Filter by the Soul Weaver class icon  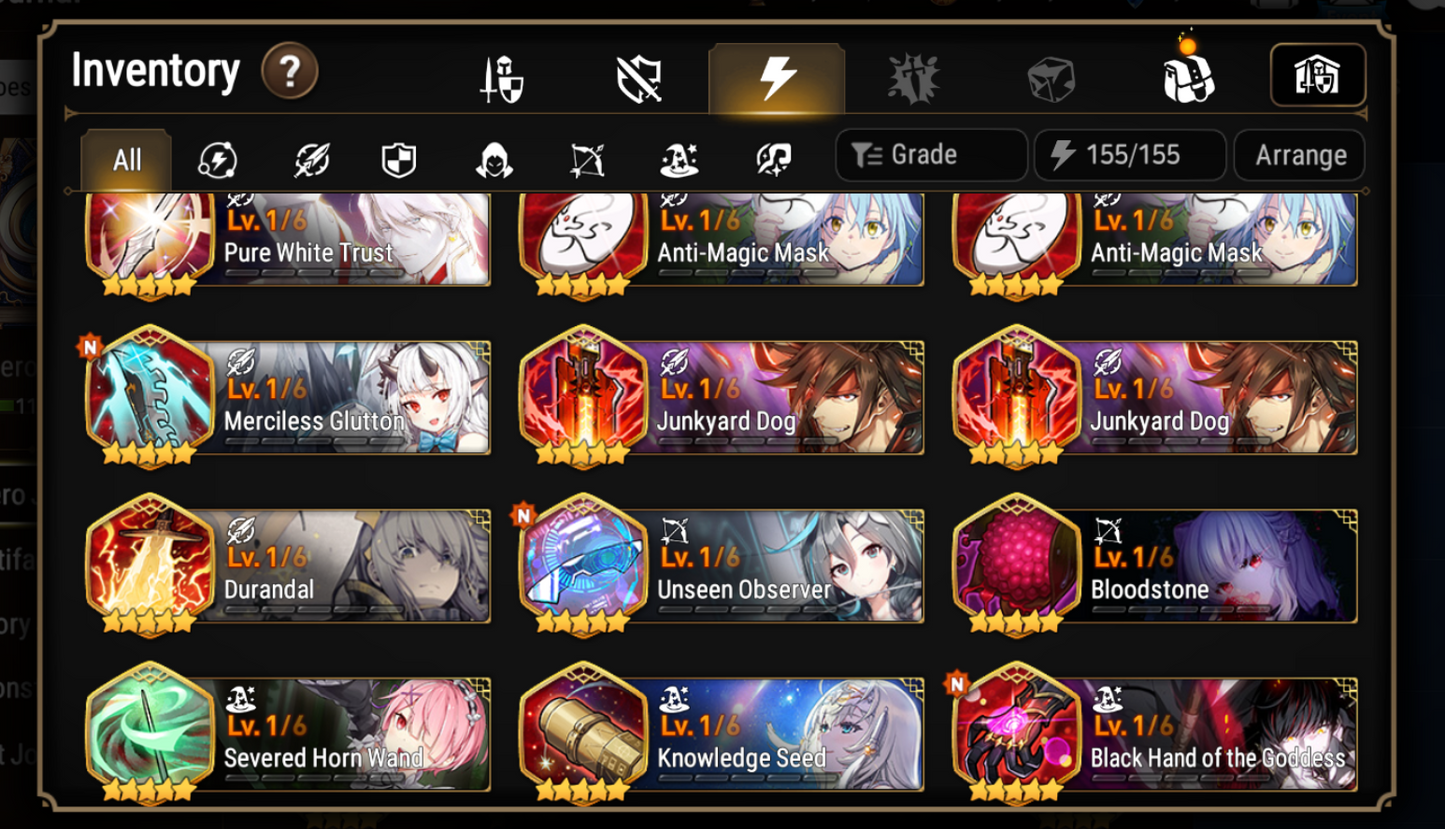click(772, 157)
